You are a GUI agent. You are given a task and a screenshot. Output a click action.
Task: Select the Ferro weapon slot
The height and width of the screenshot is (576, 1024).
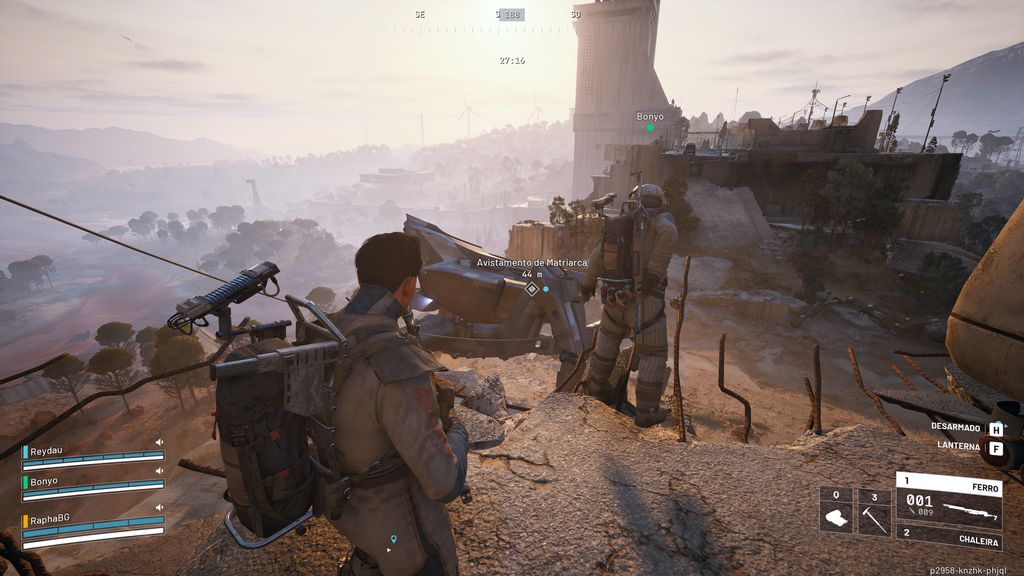pos(948,498)
